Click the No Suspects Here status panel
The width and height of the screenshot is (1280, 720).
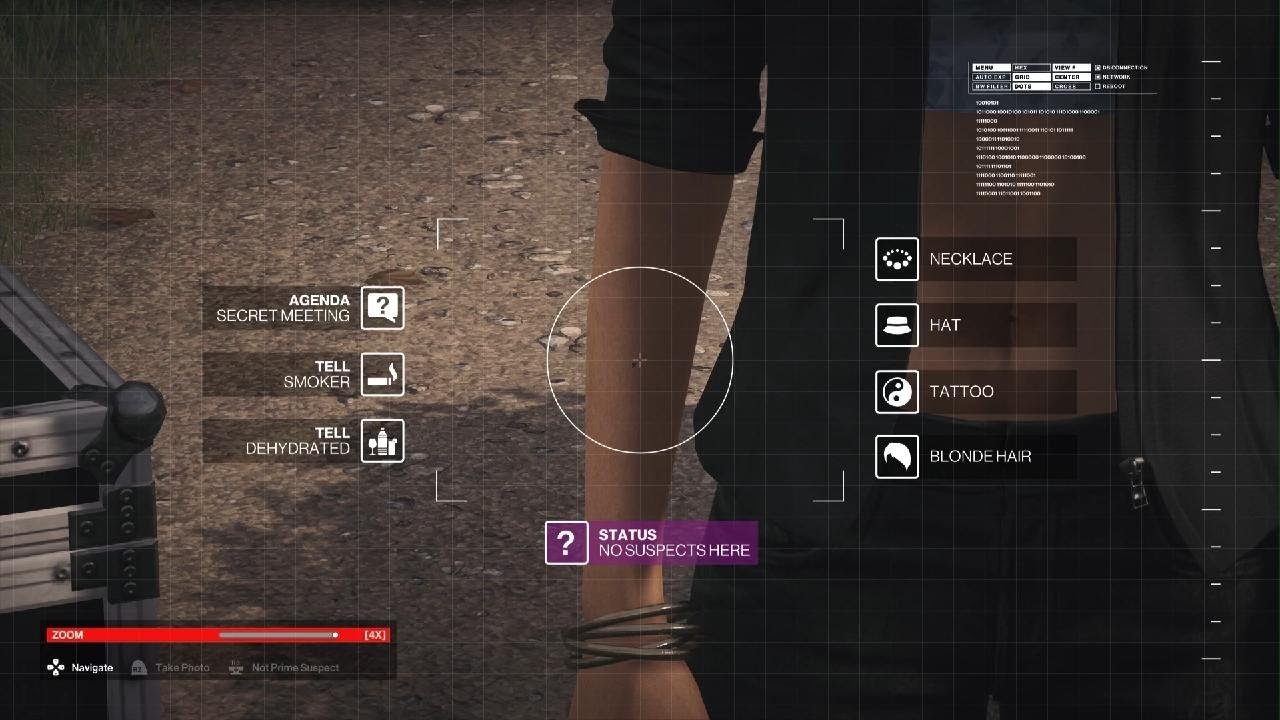click(x=651, y=543)
